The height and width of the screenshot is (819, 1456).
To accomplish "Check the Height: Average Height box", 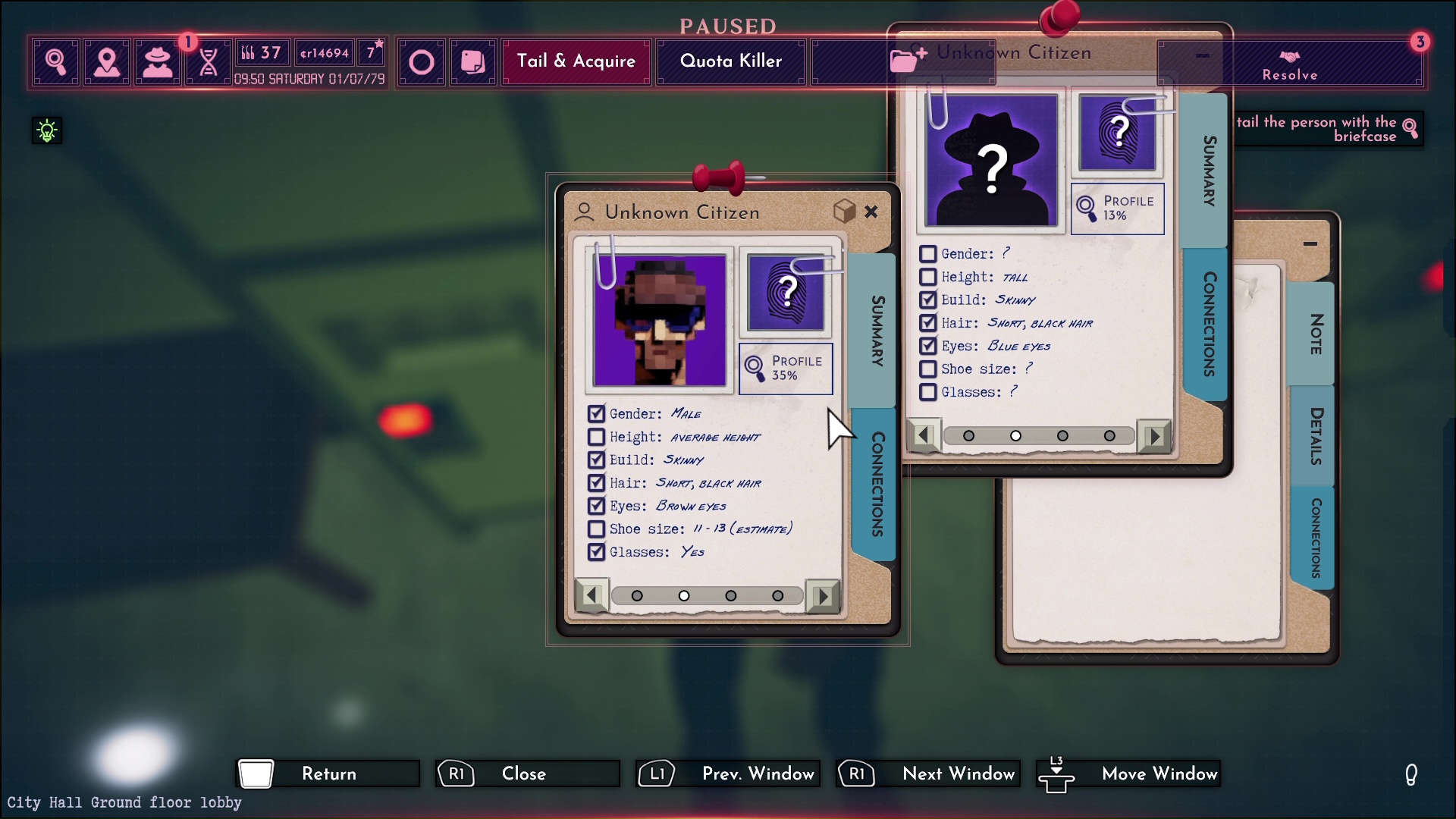I will [596, 438].
